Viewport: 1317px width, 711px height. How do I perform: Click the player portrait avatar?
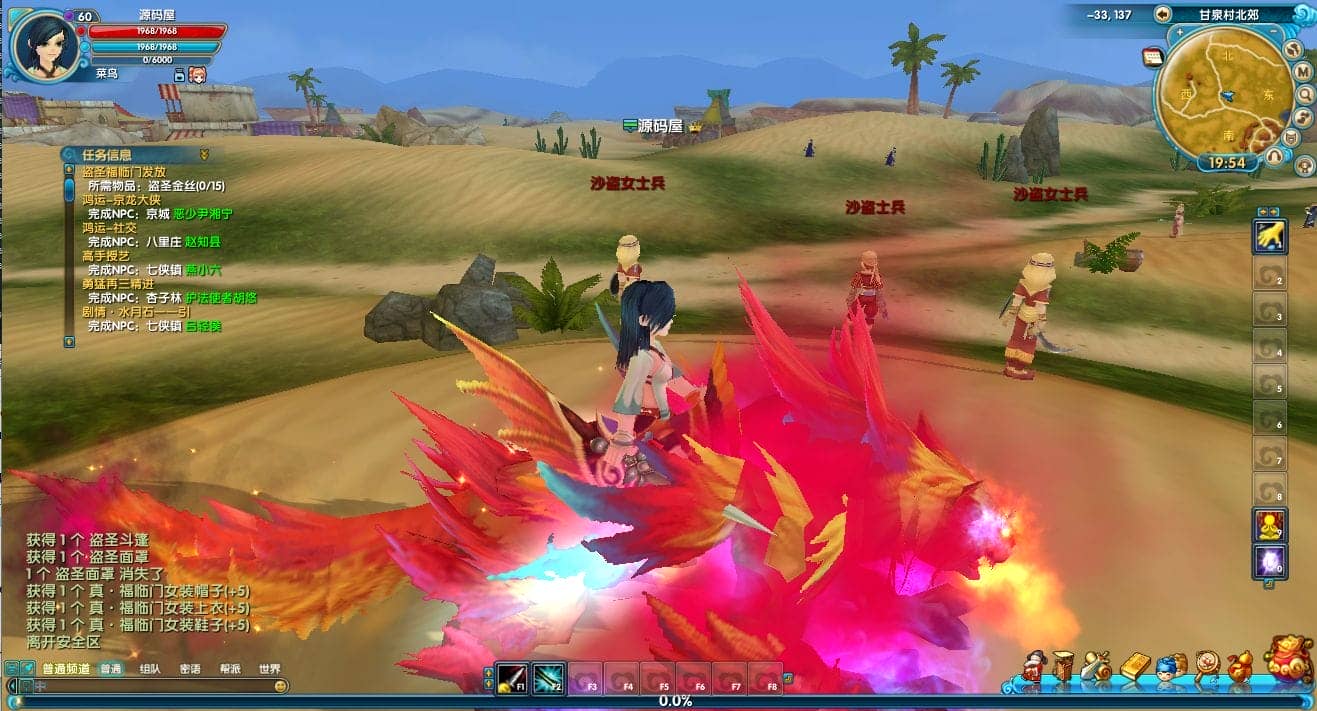46,44
